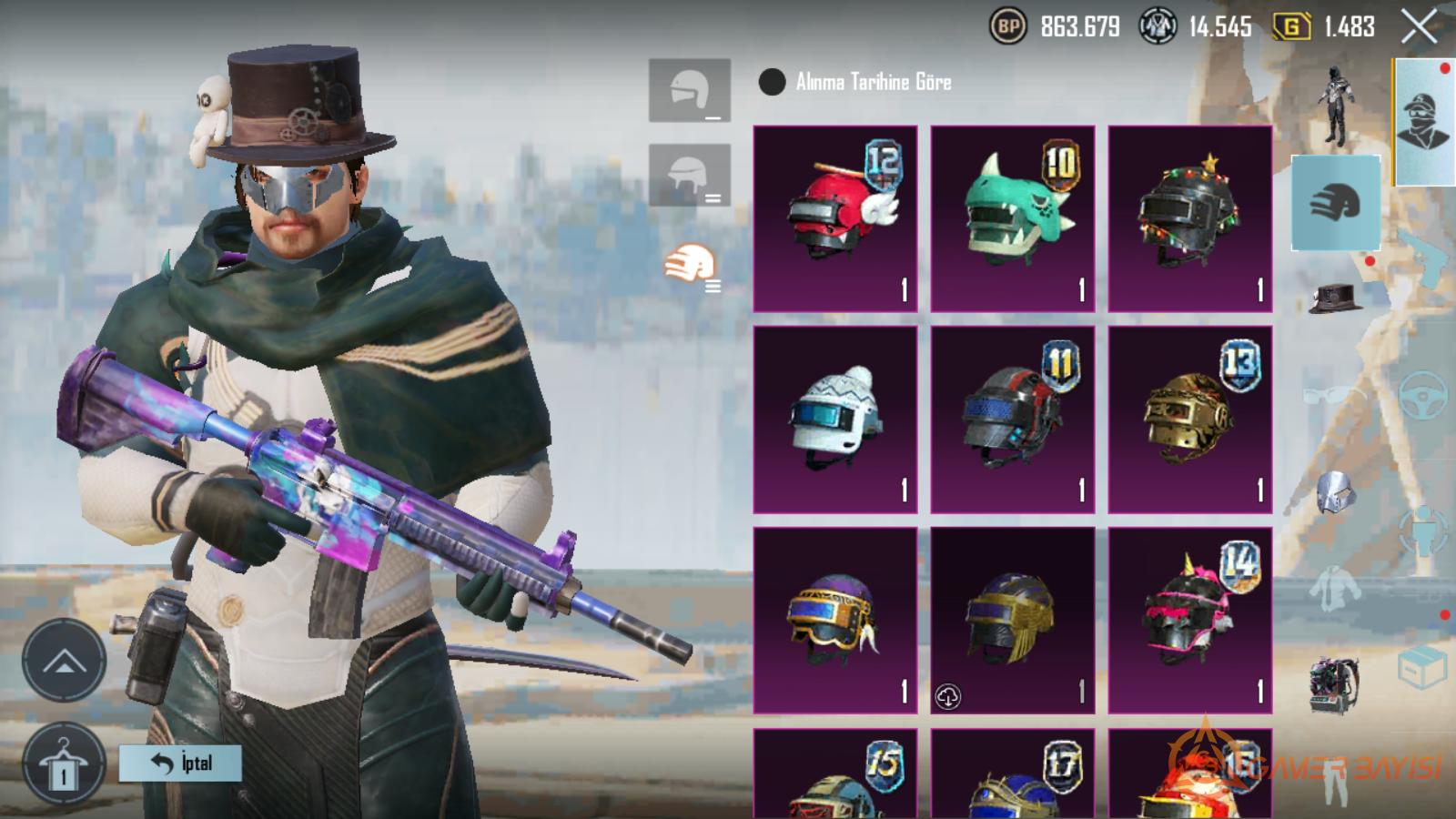
Task: Switch to the level 3 helmet filter
Action: coord(689,268)
